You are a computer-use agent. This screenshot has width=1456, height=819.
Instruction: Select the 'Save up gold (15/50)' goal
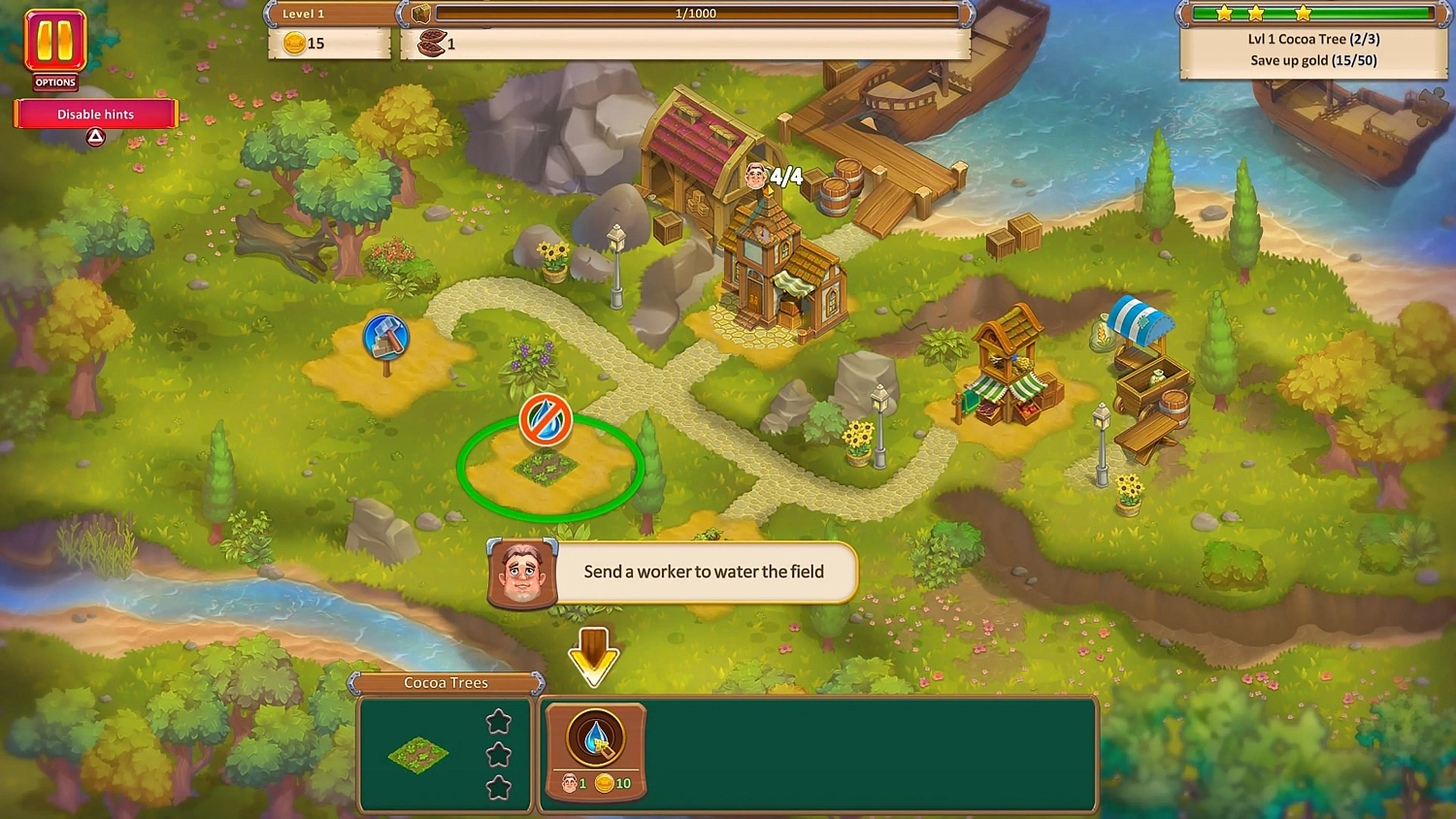click(x=1312, y=60)
